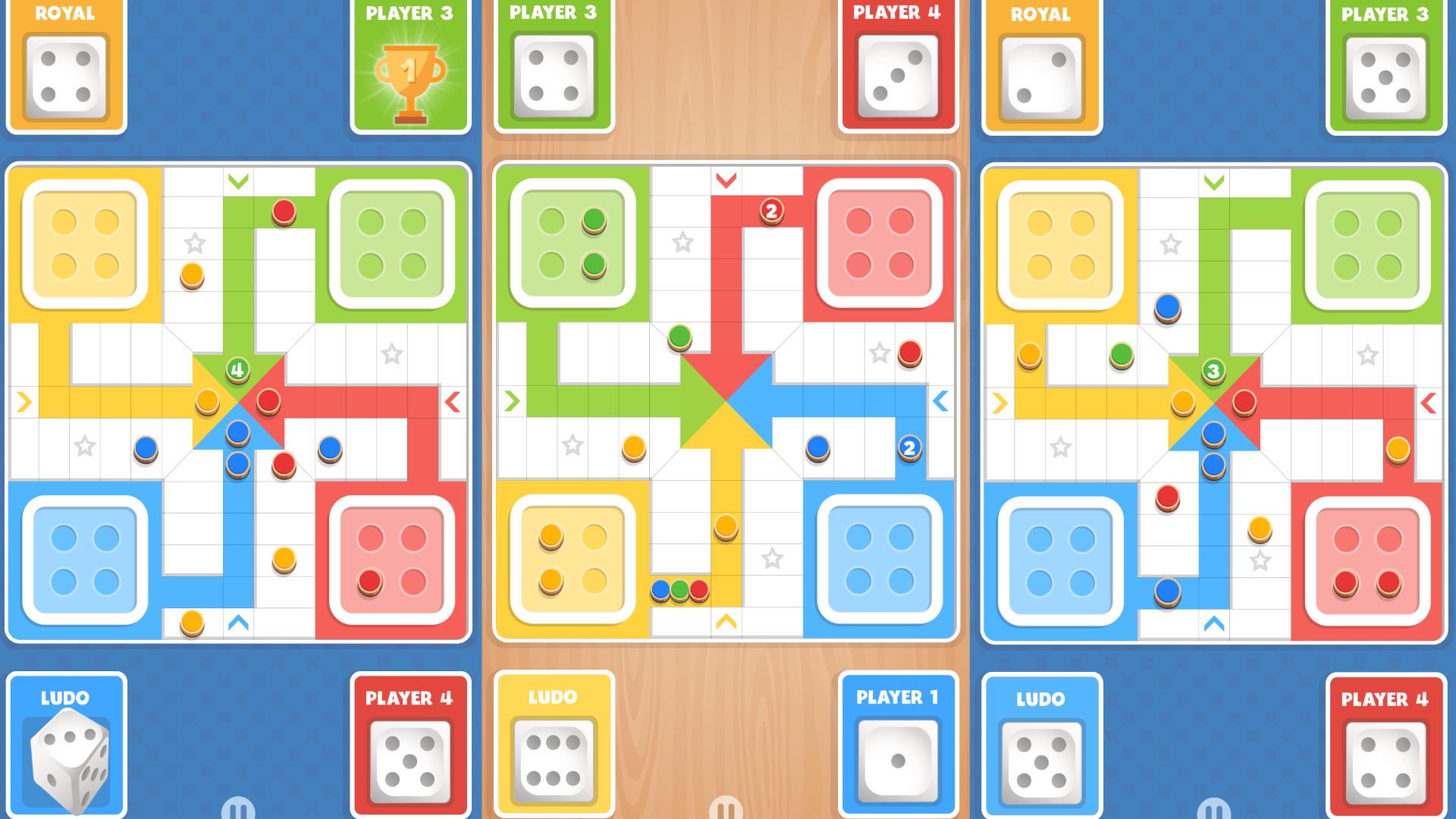Click Player 4's dice showing three
This screenshot has height=819, width=1456.
click(x=899, y=76)
